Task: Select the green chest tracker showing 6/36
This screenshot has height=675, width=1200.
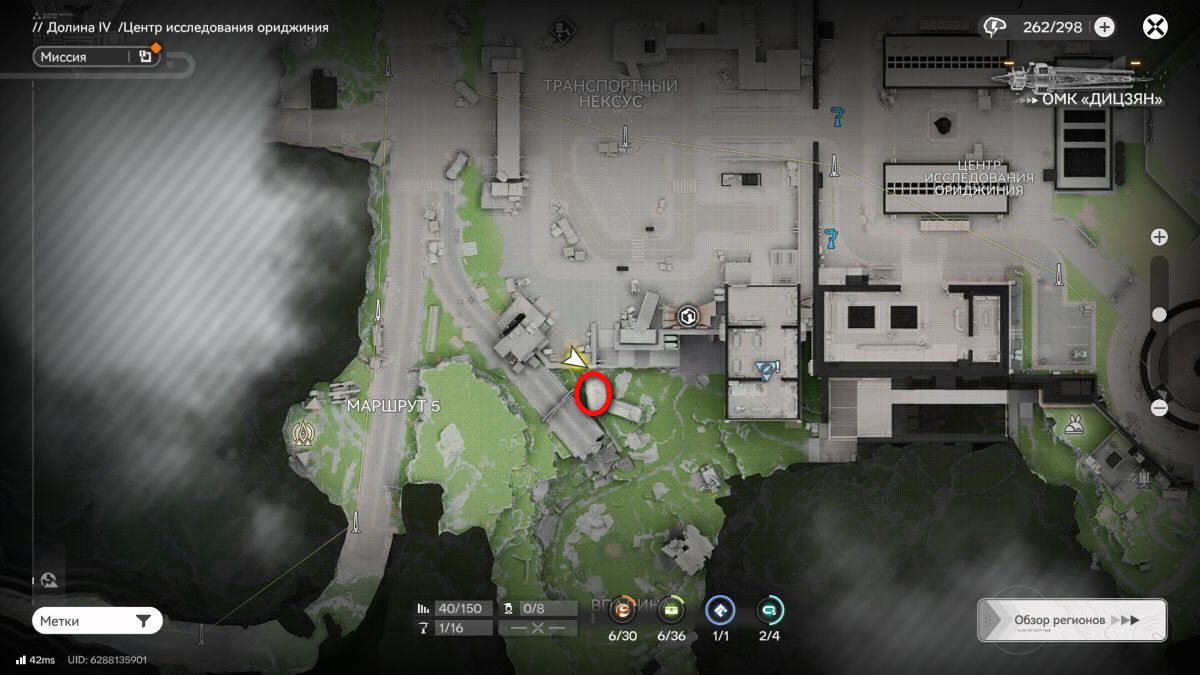Action: [x=671, y=609]
